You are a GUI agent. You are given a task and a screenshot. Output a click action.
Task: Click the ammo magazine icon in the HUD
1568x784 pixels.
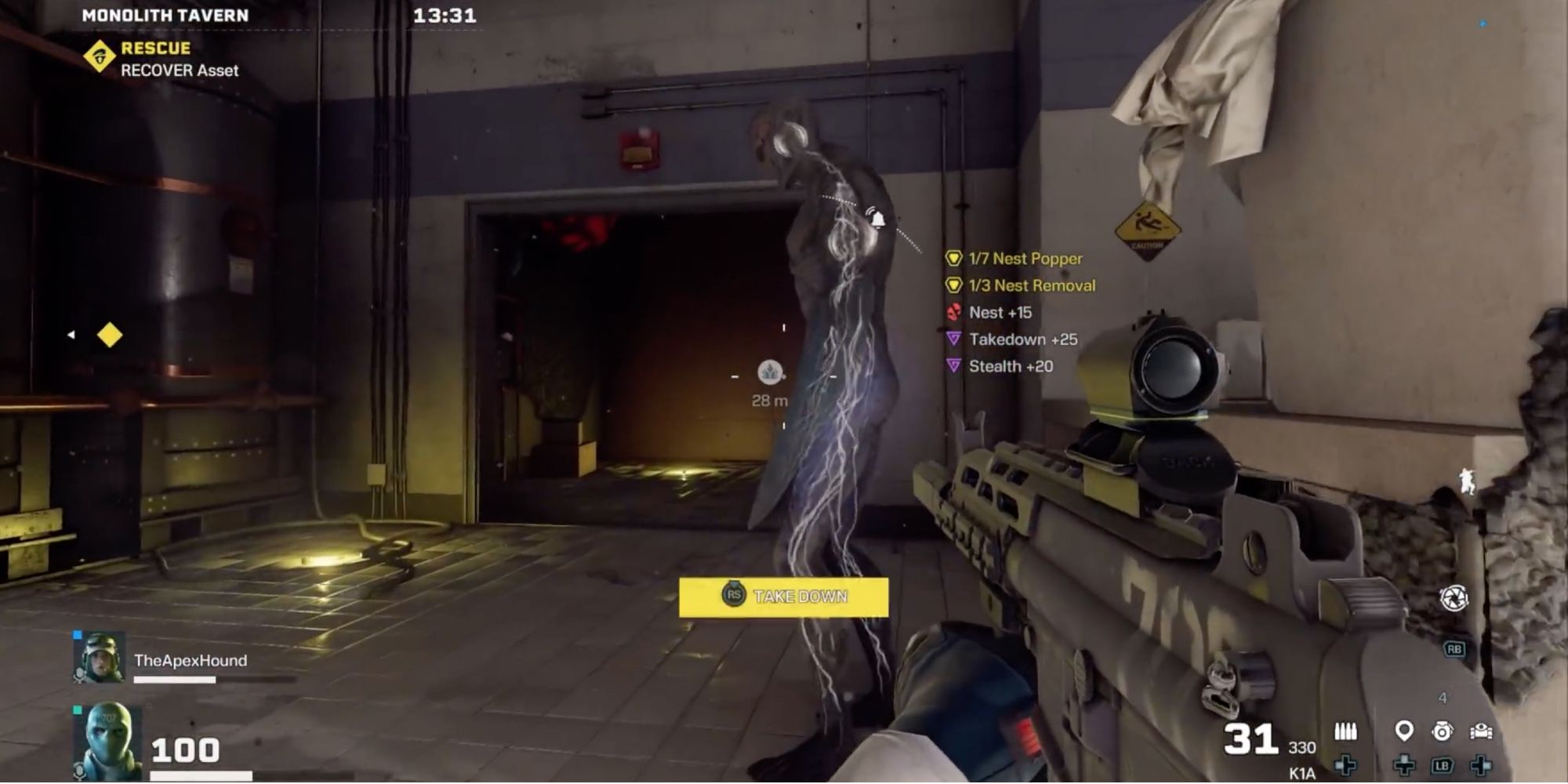(x=1345, y=729)
